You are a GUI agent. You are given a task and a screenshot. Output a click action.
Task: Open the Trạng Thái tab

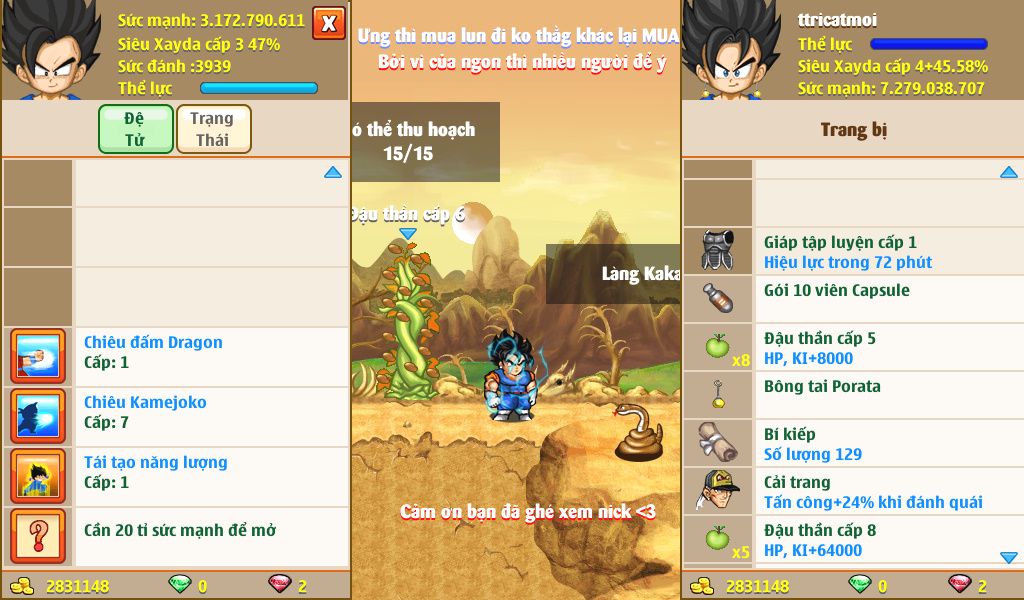click(213, 129)
